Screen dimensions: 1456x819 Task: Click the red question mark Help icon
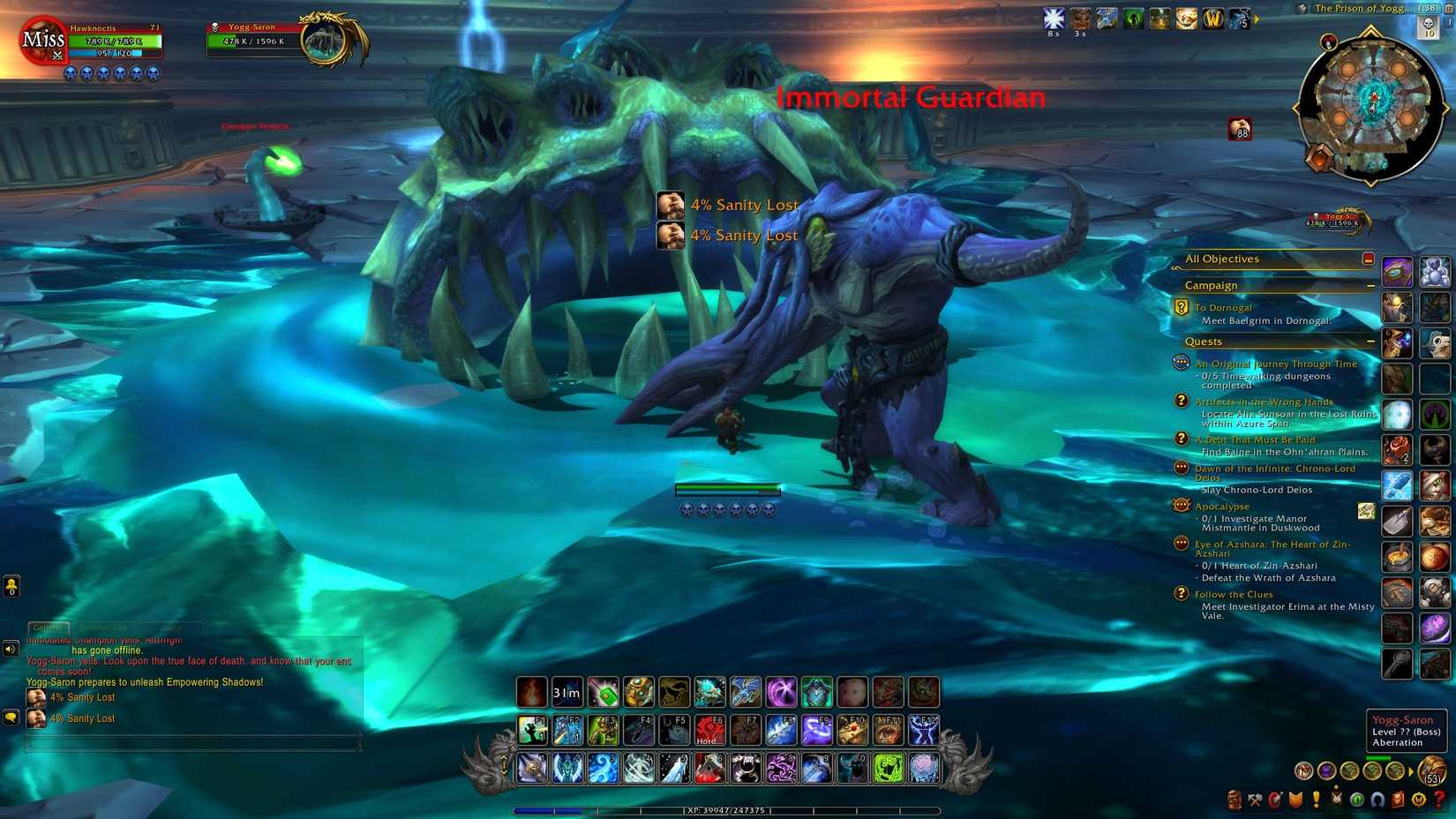pos(1439,800)
